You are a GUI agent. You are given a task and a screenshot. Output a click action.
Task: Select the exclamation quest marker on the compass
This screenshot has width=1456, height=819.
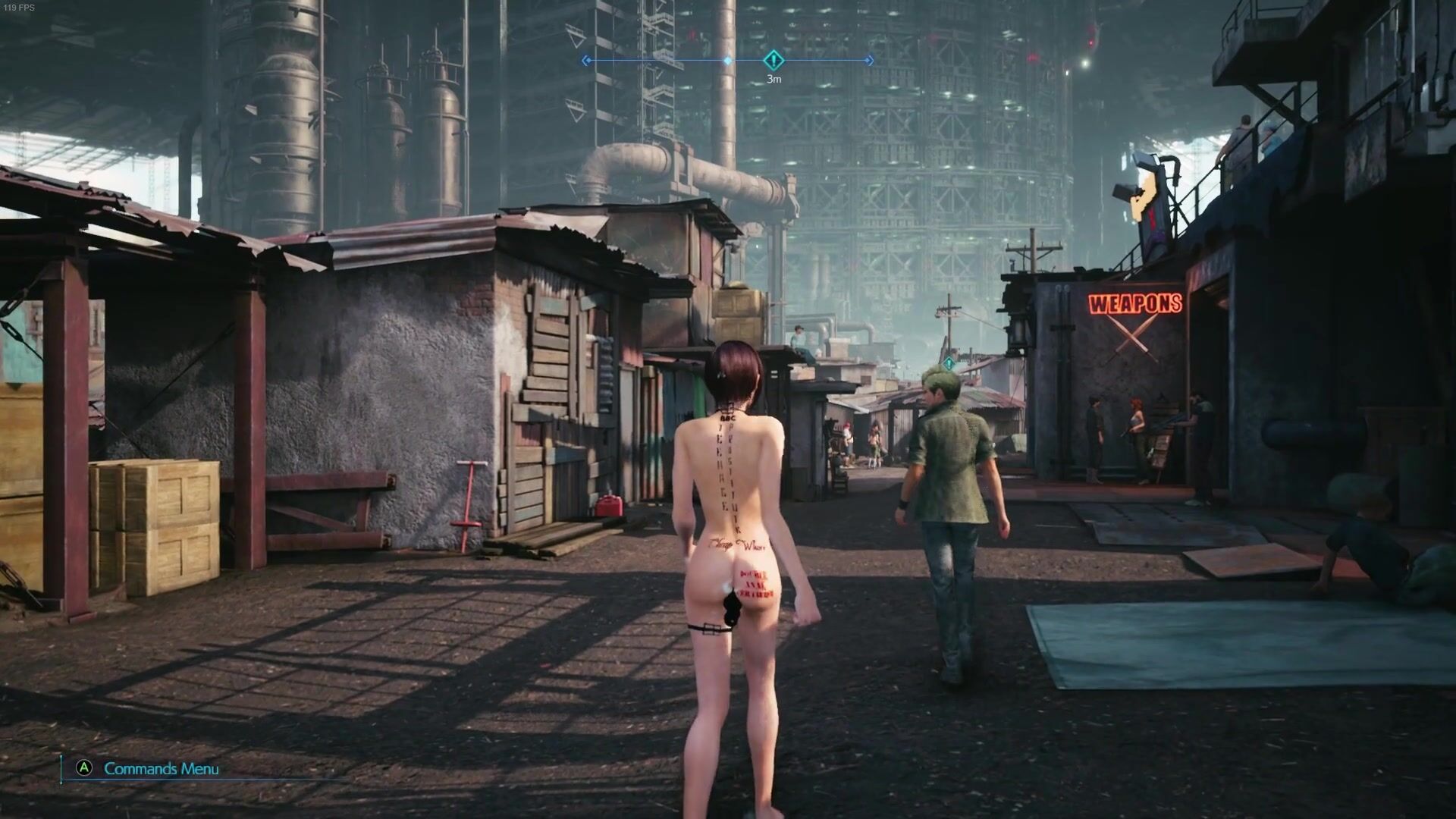tap(773, 60)
